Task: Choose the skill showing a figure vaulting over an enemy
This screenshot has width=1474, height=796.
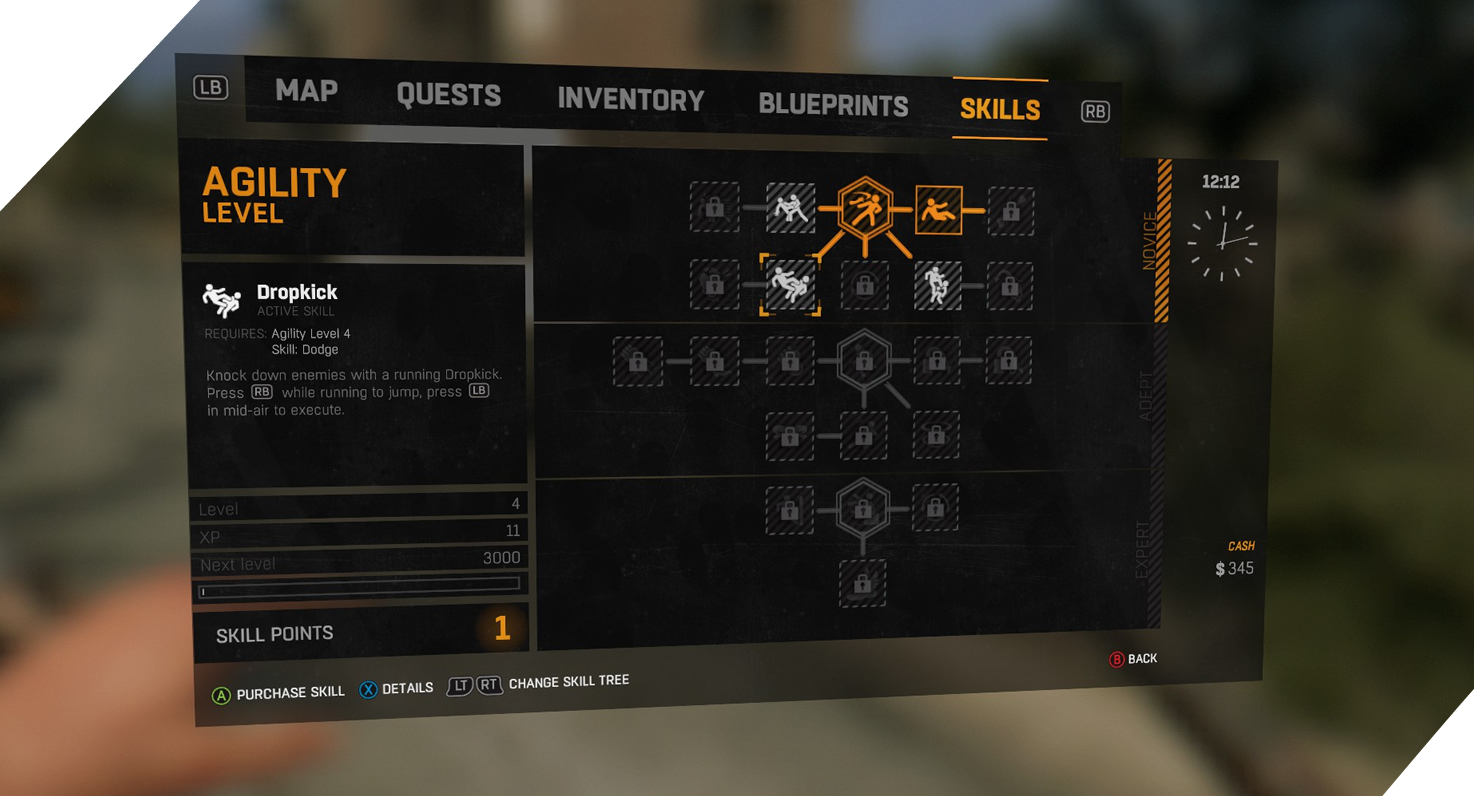Action: (x=937, y=285)
